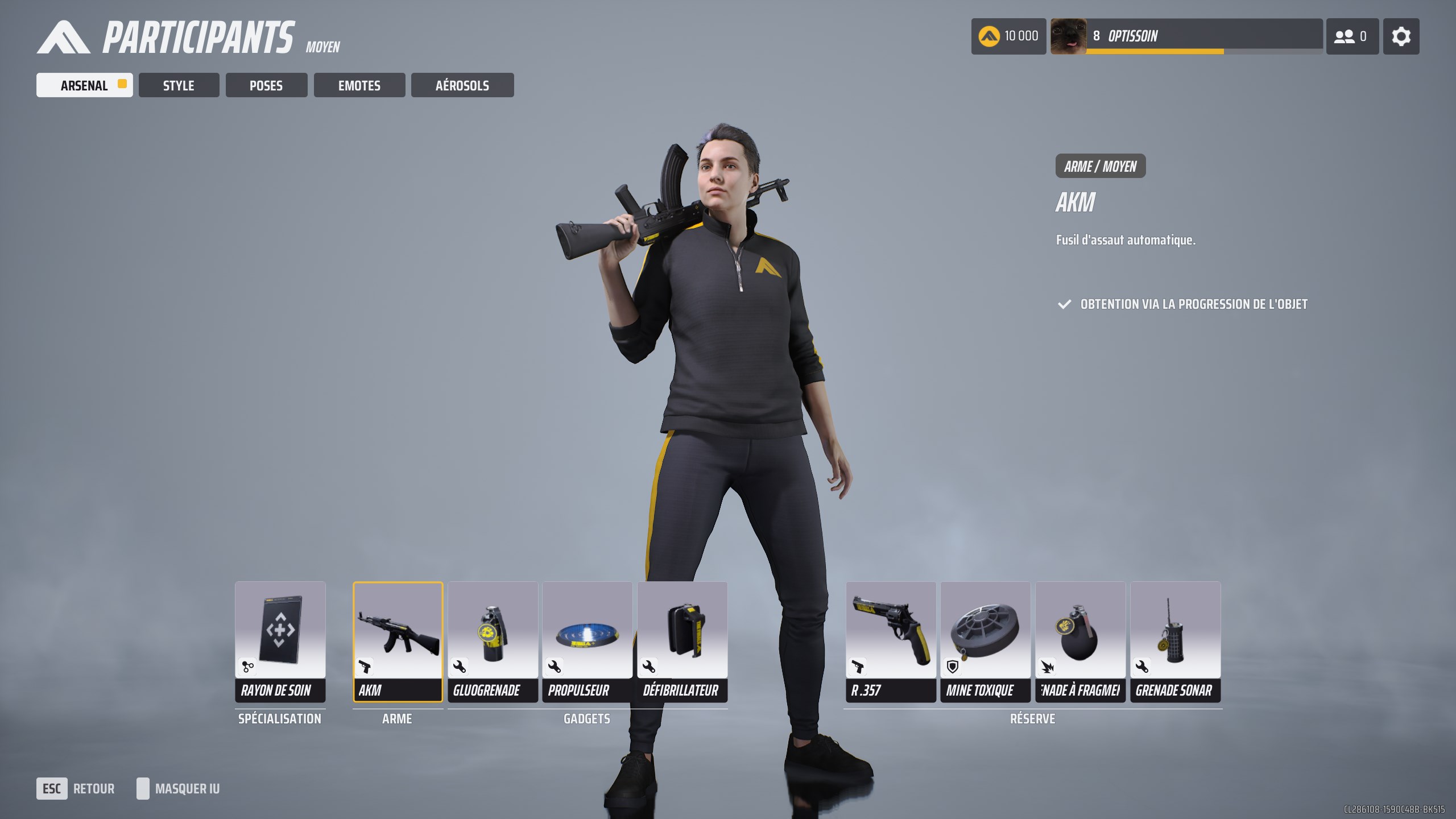1456x819 pixels.
Task: Choose the R.357 revolver in reserve
Action: coord(891,641)
